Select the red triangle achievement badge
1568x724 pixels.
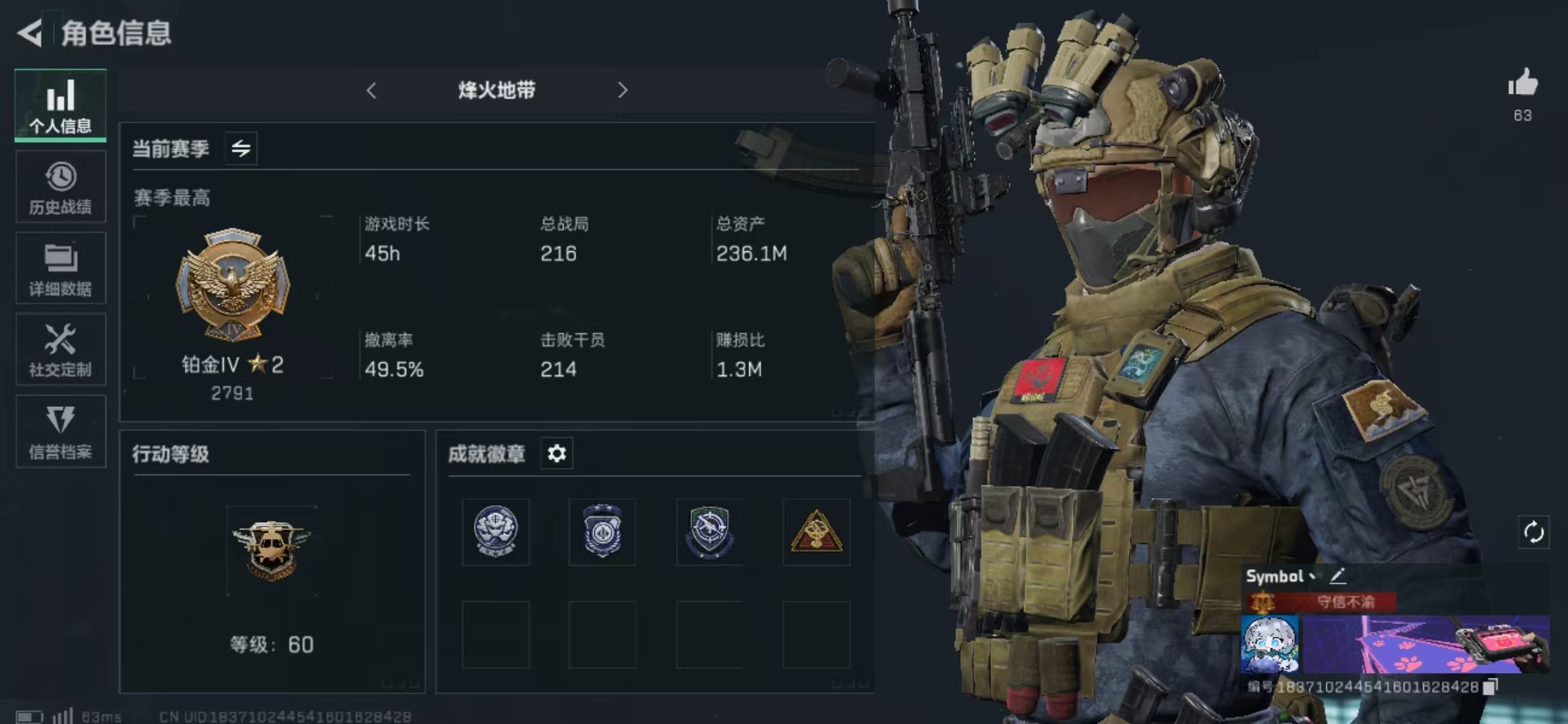(816, 532)
